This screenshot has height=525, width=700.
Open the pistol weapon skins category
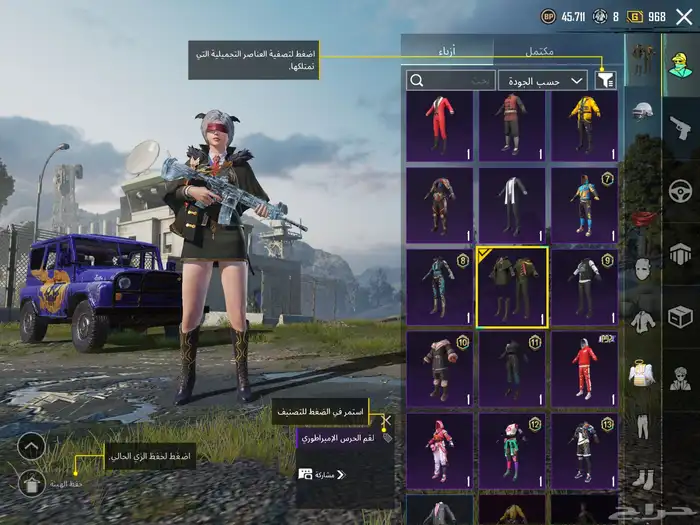(680, 127)
